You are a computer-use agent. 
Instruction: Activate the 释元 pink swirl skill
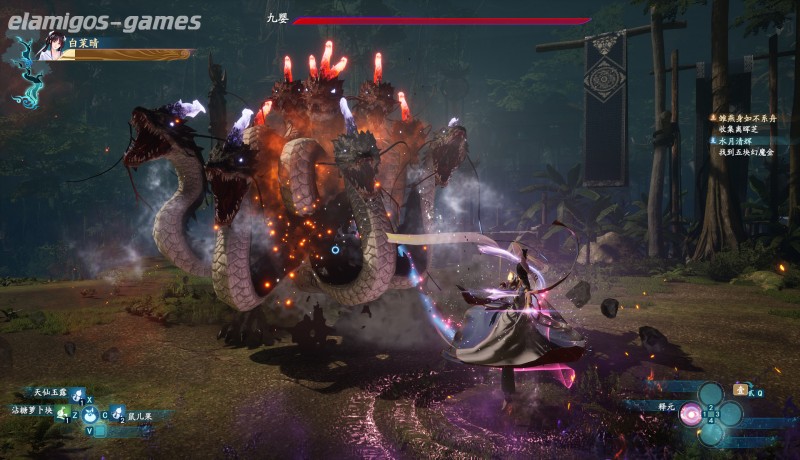(x=690, y=414)
